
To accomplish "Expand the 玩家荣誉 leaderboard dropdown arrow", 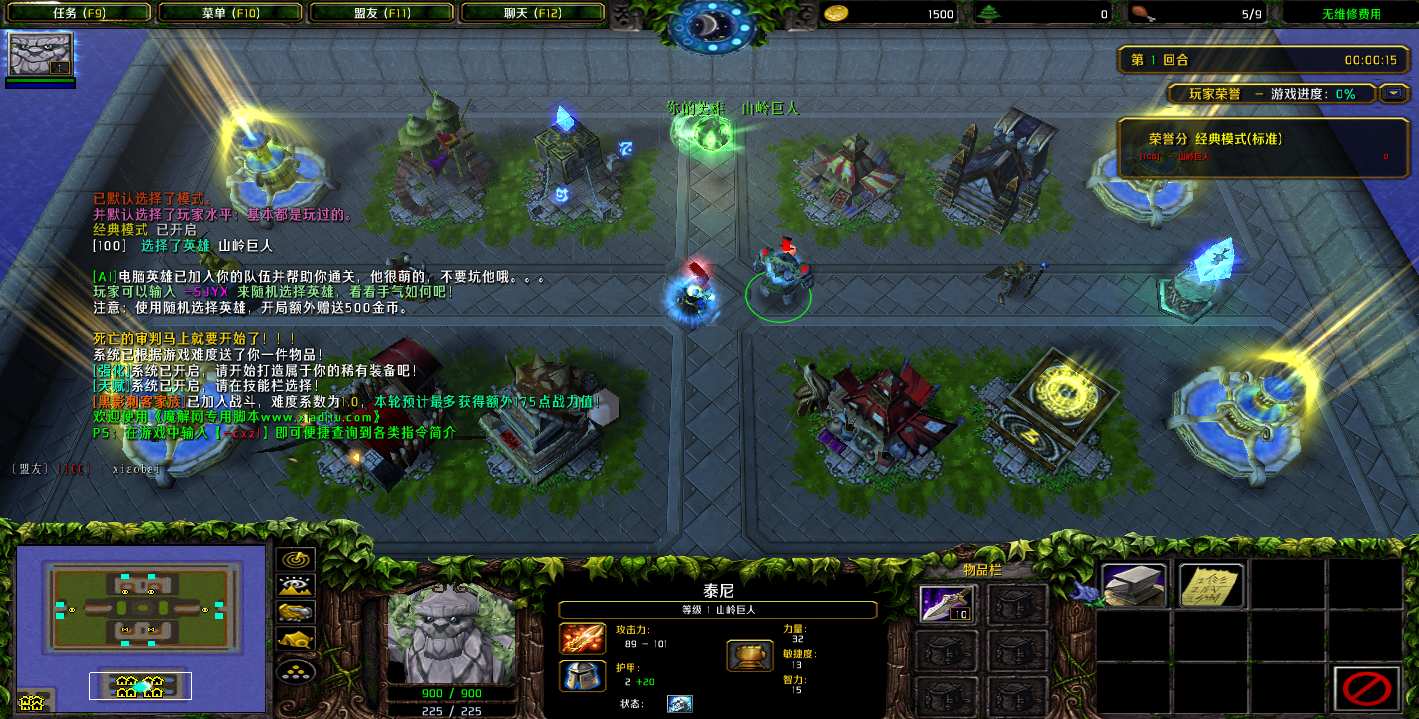I will pos(1393,93).
